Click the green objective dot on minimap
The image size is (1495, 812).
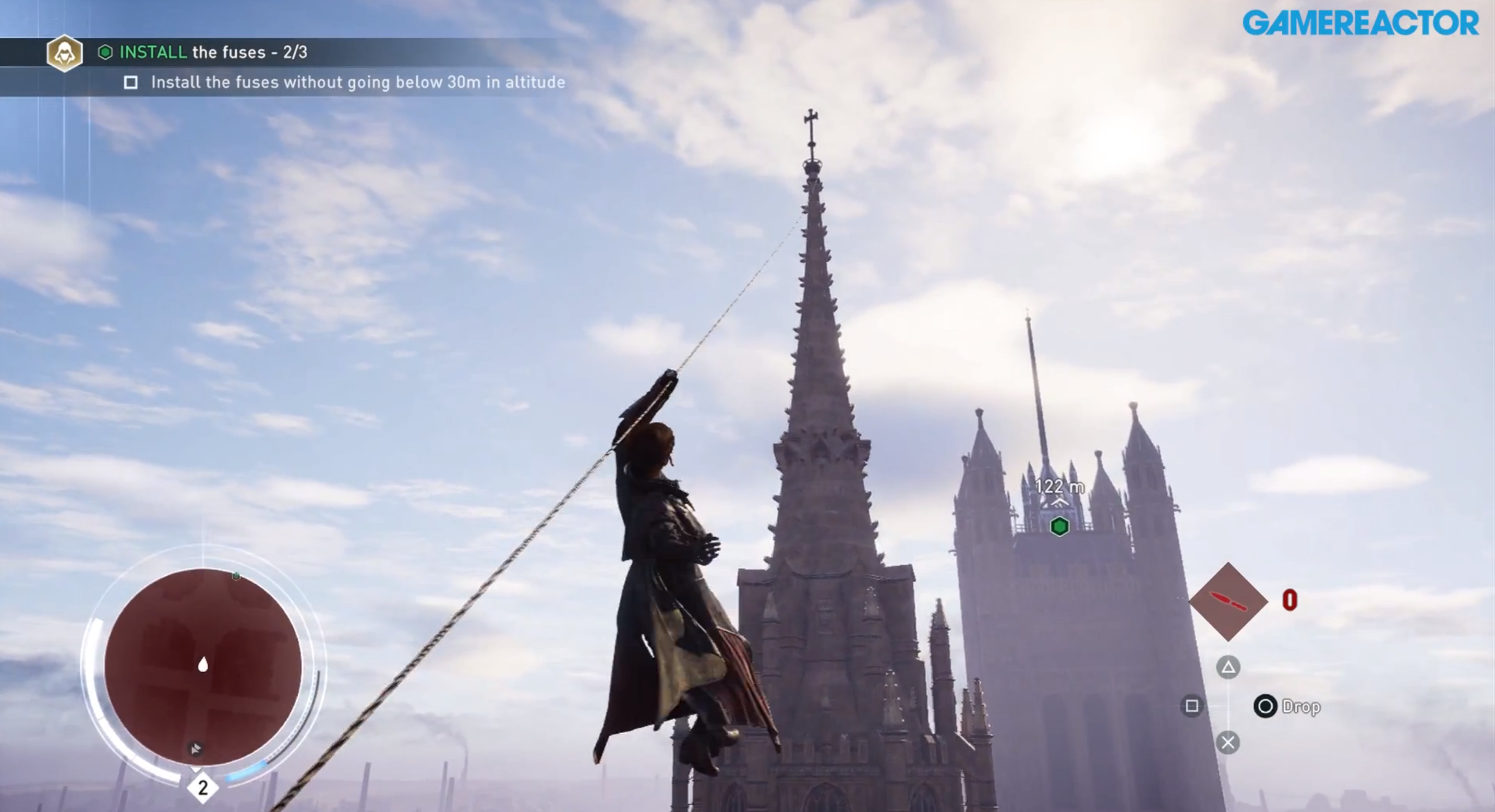pyautogui.click(x=236, y=576)
